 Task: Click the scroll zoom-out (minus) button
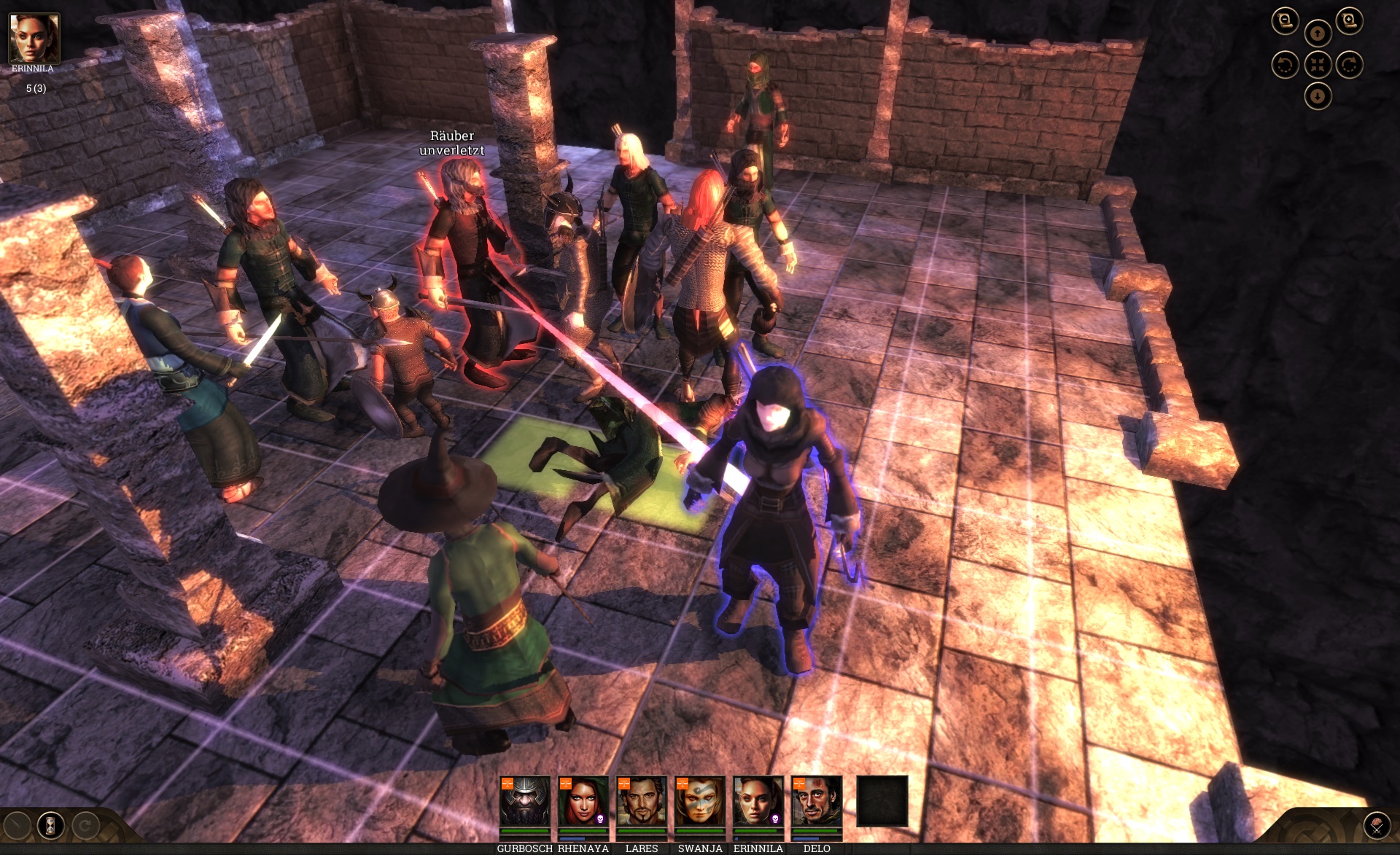(1285, 21)
